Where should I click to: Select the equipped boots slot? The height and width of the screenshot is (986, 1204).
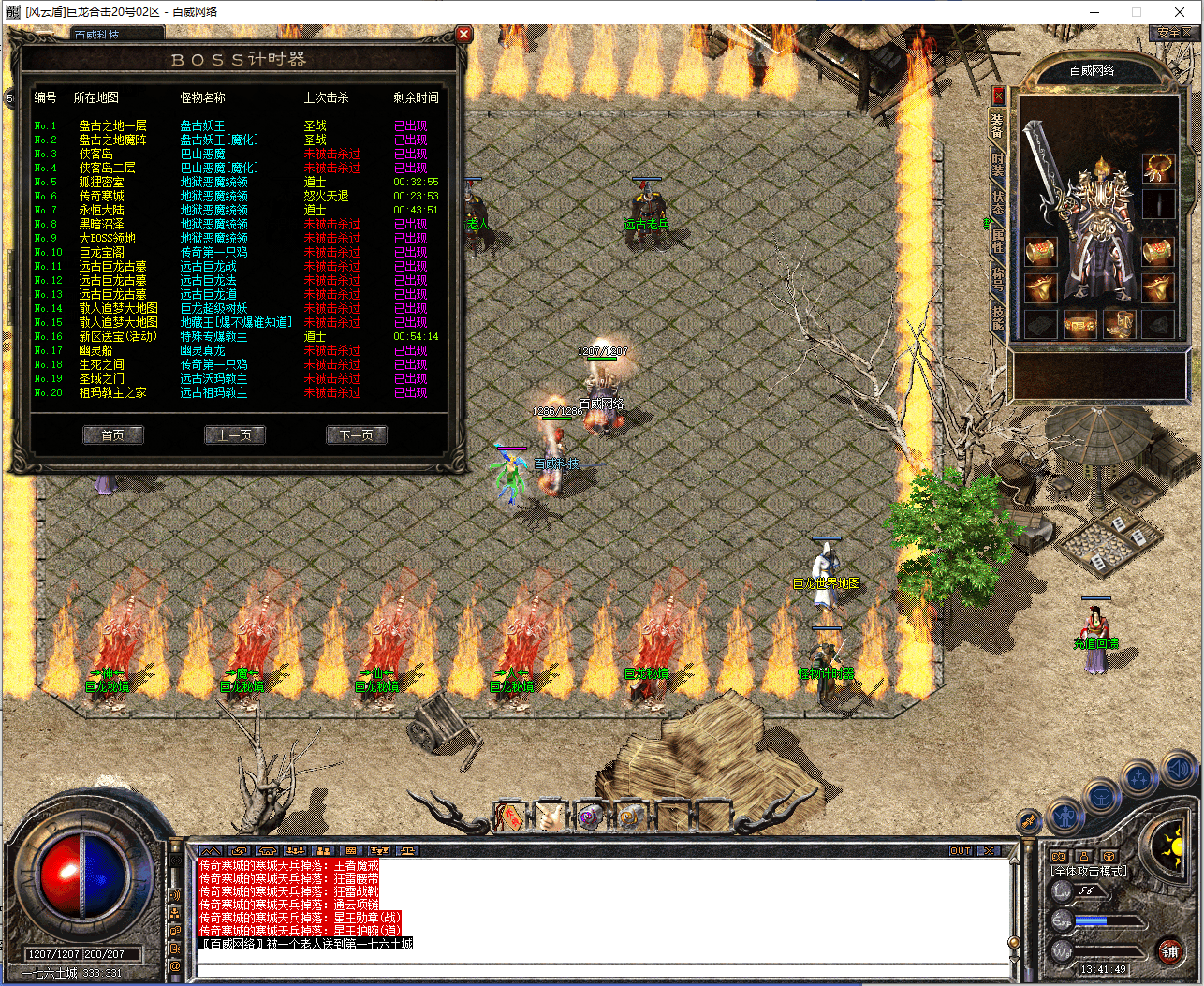coord(1119,324)
